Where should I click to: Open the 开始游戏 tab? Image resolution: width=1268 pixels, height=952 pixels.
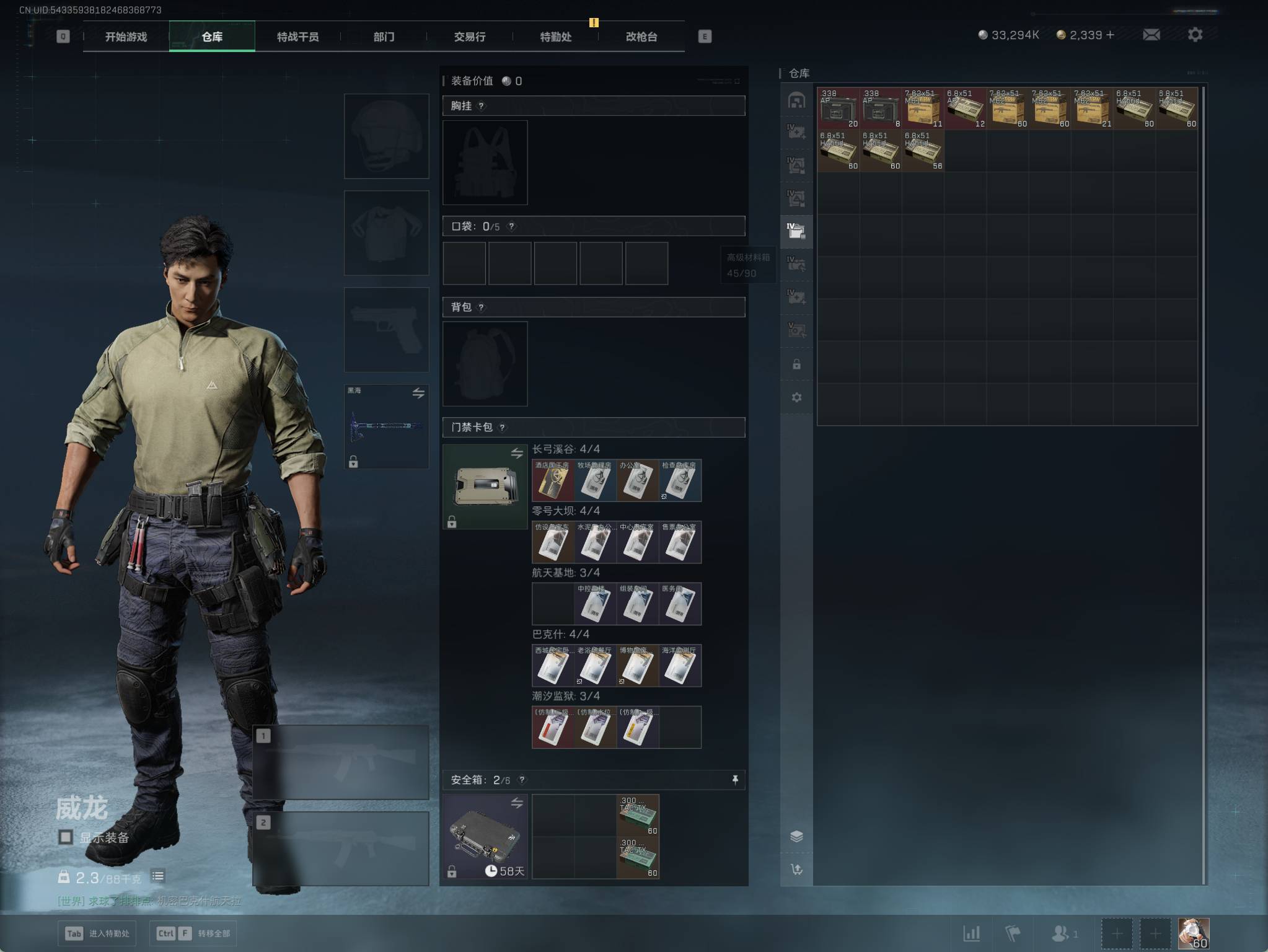click(x=126, y=37)
